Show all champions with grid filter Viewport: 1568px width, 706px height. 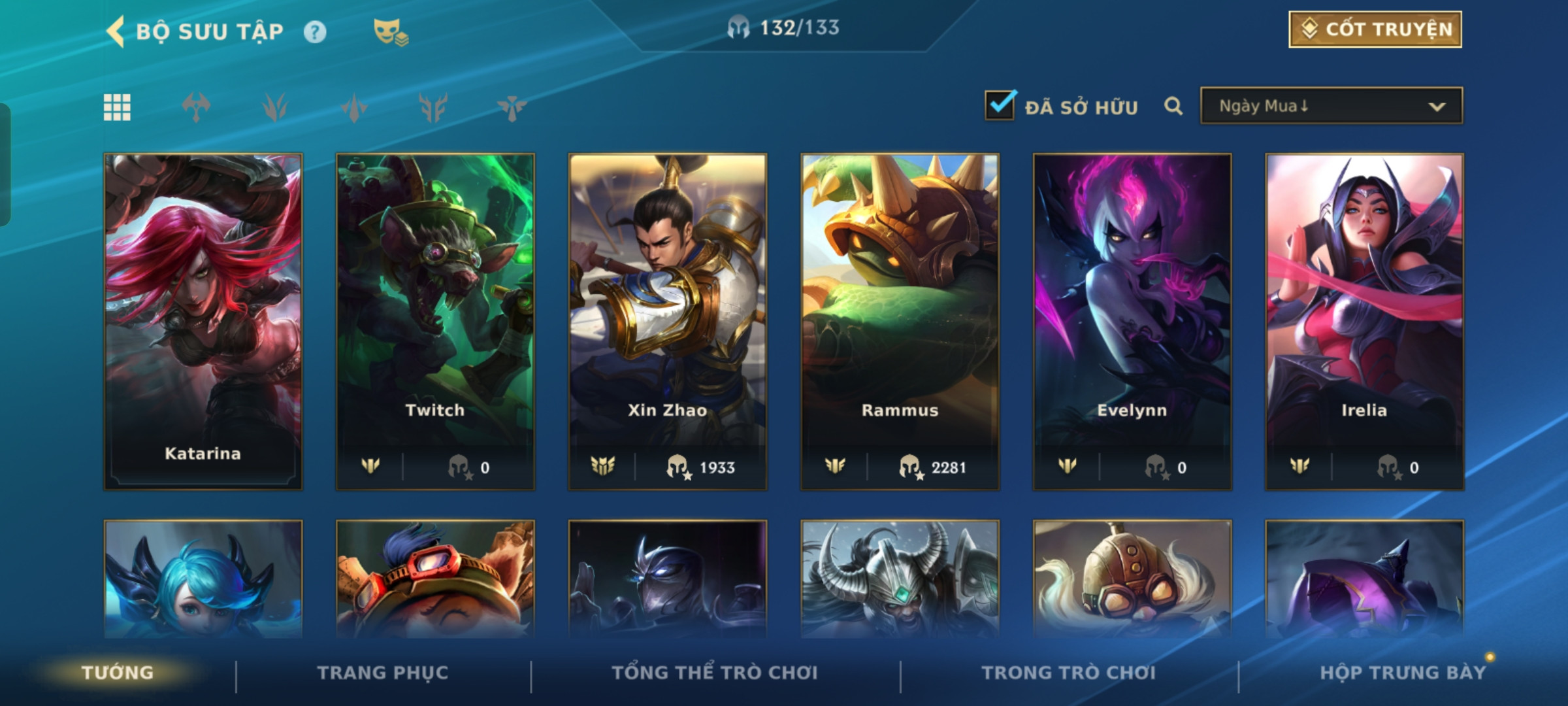coord(117,107)
